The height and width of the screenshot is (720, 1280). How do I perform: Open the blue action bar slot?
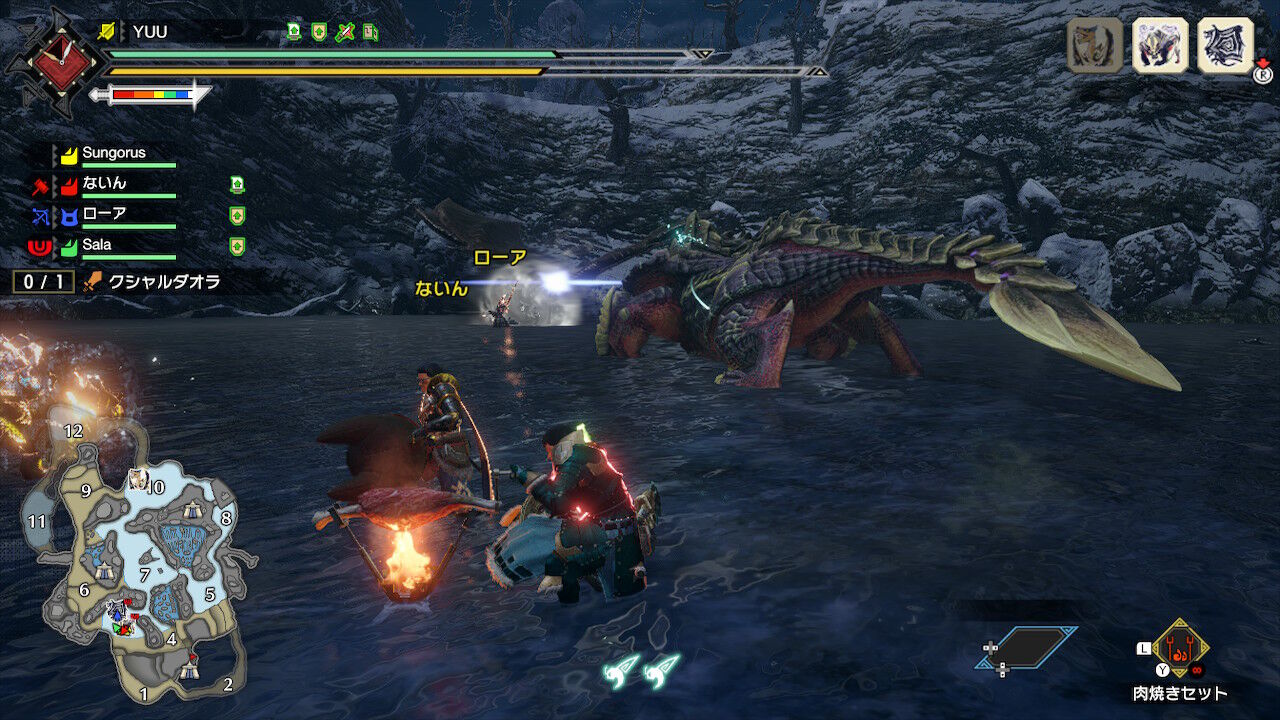click(1027, 647)
